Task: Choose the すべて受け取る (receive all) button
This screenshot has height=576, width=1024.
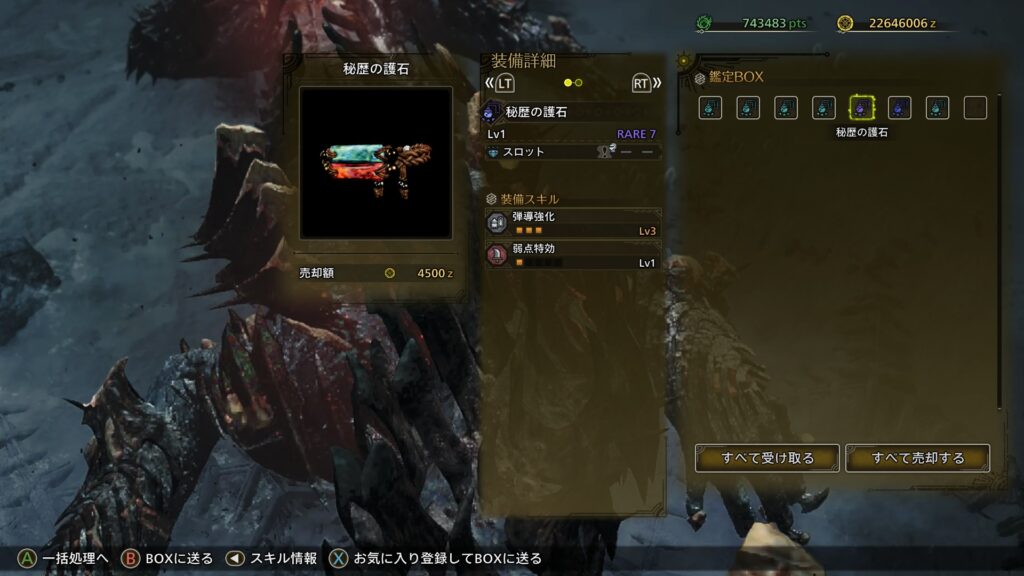Action: pos(768,458)
